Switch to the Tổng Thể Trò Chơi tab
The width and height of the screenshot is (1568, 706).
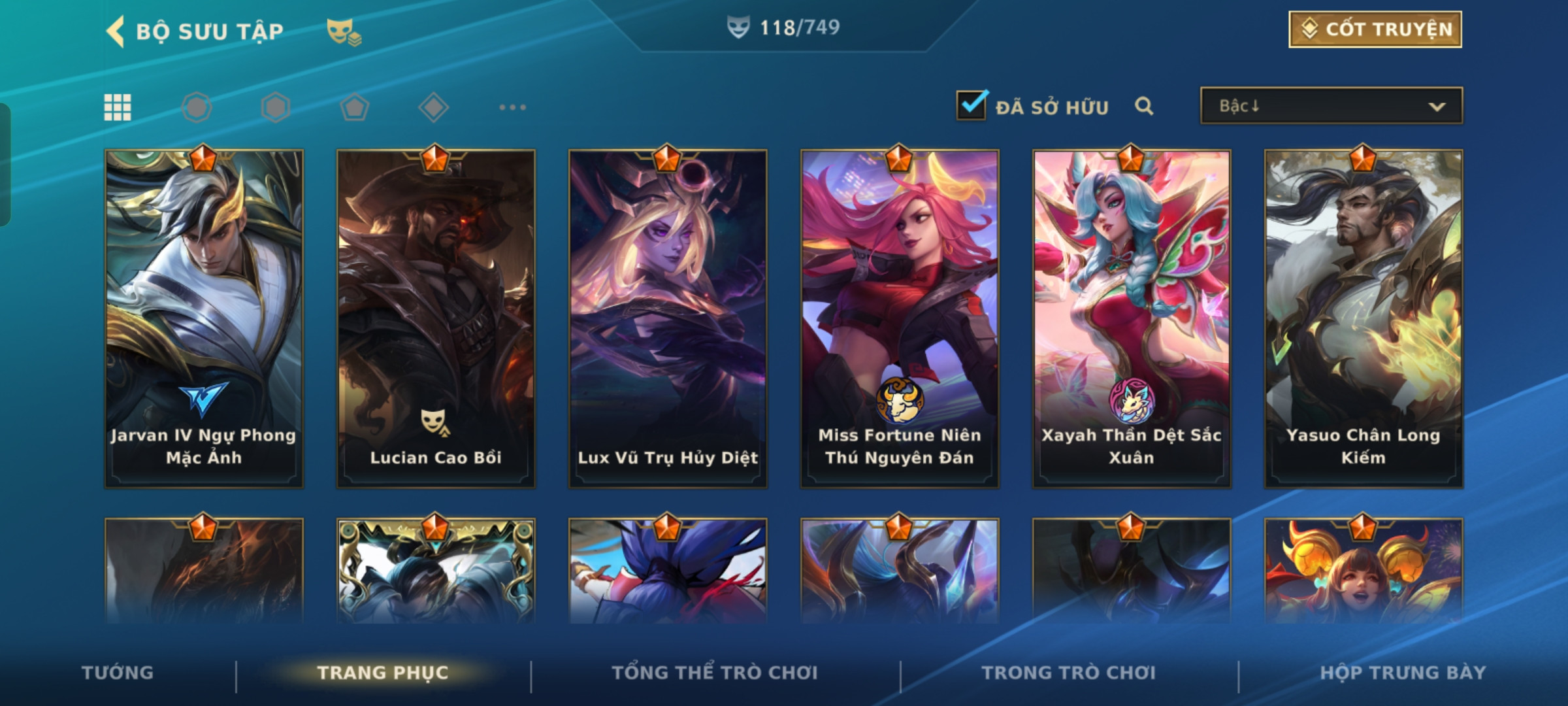point(715,673)
